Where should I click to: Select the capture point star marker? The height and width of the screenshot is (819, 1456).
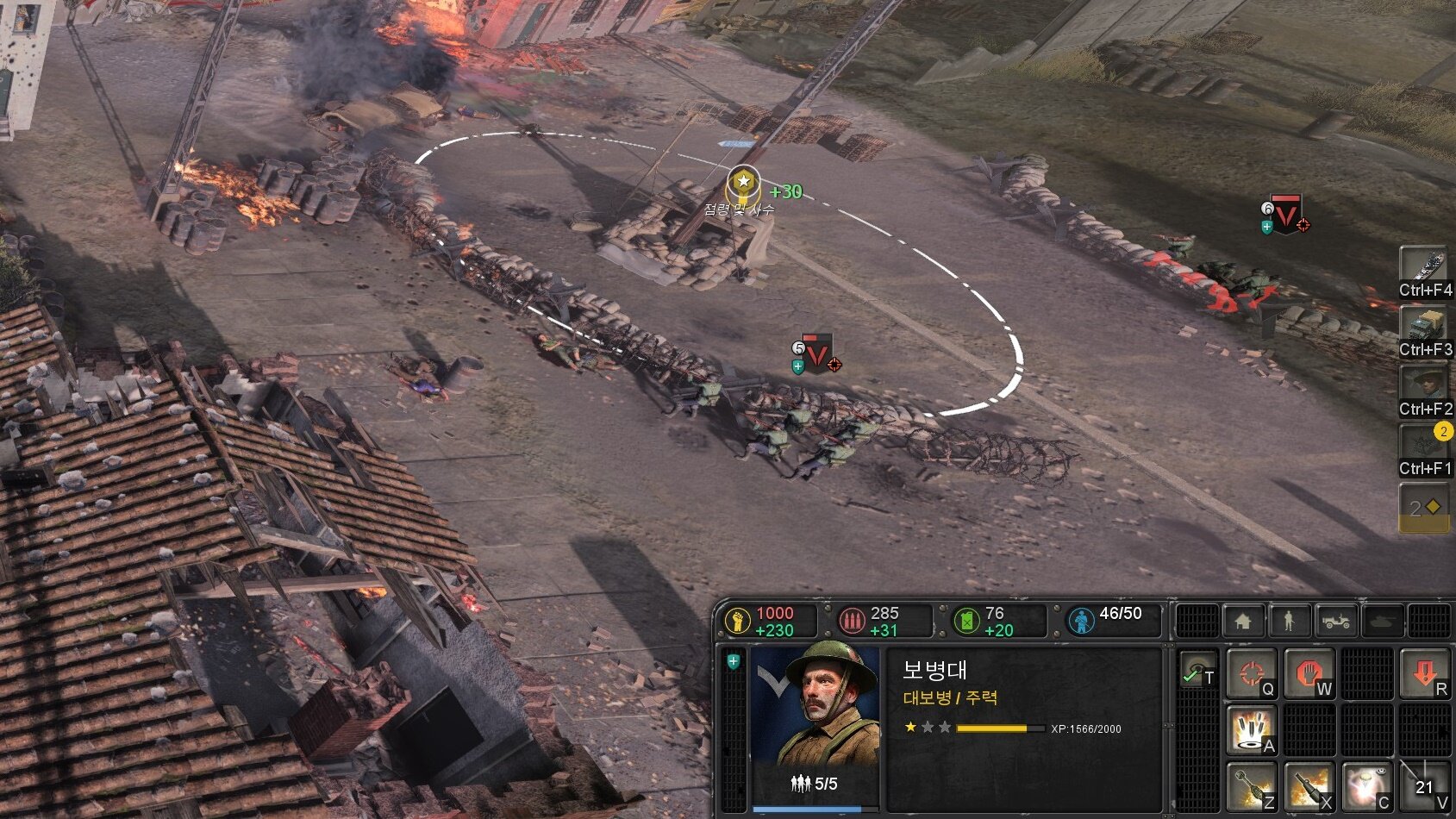pyautogui.click(x=743, y=183)
